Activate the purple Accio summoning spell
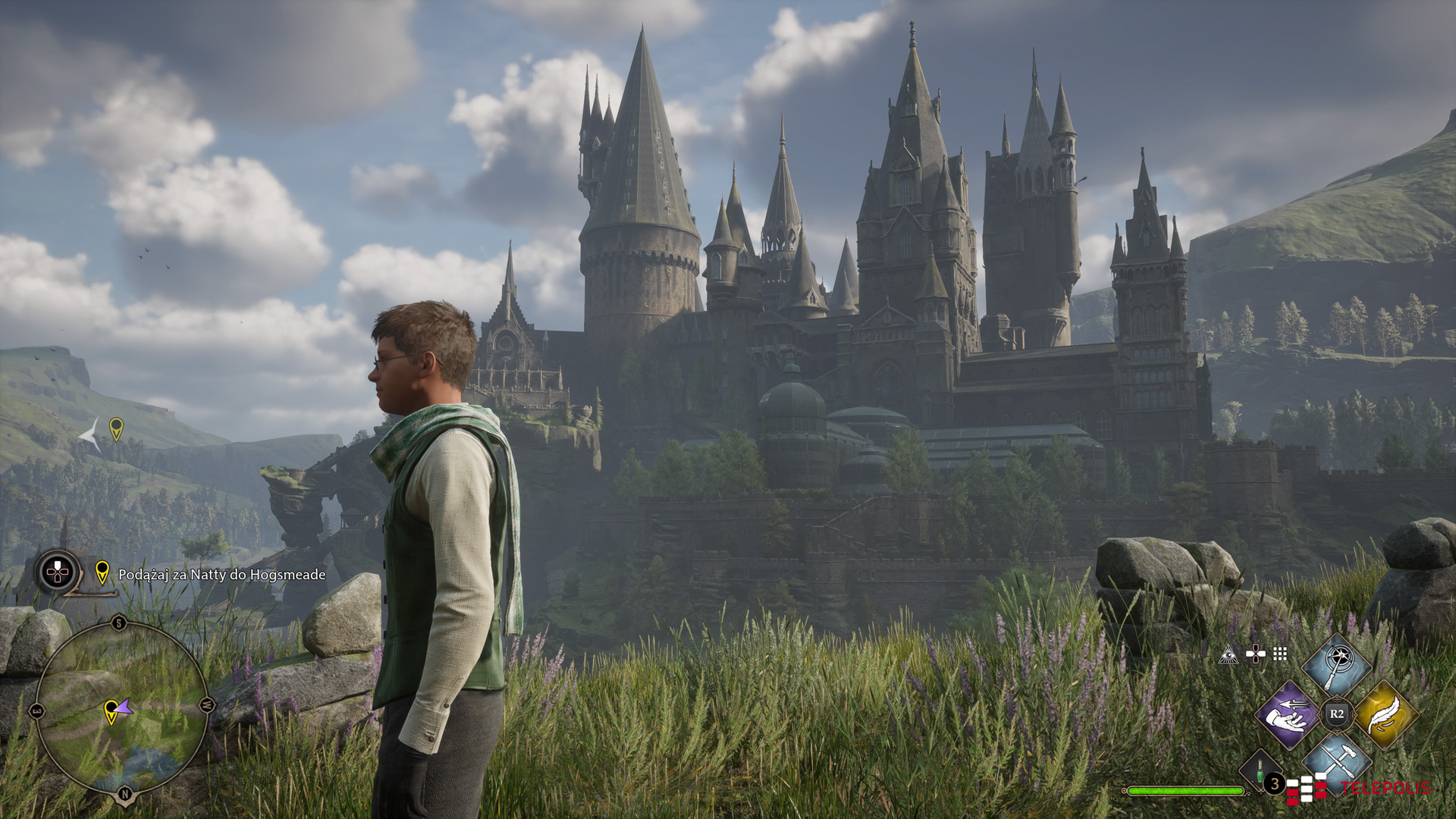1456x819 pixels. [1287, 714]
